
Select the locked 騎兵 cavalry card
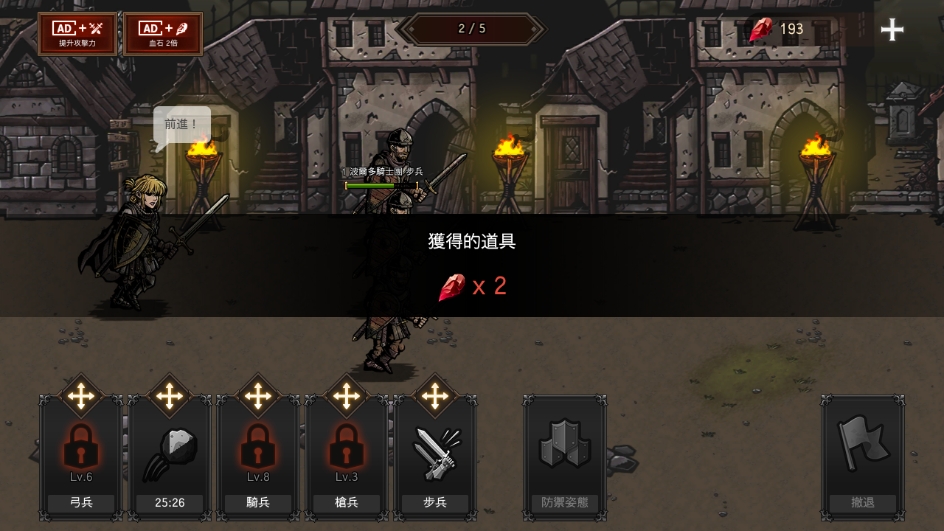tap(258, 455)
